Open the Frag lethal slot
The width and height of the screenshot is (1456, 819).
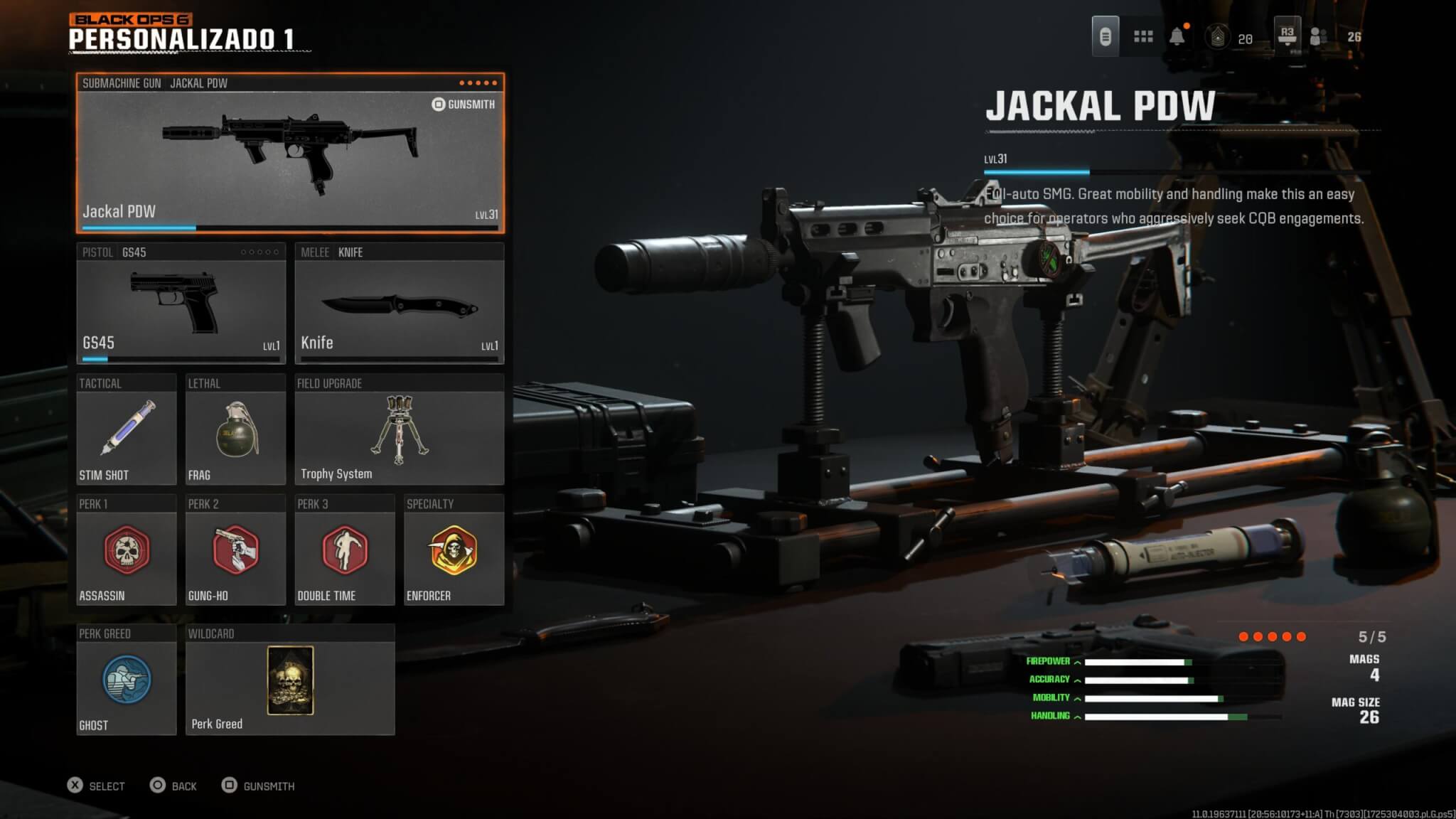(x=235, y=429)
